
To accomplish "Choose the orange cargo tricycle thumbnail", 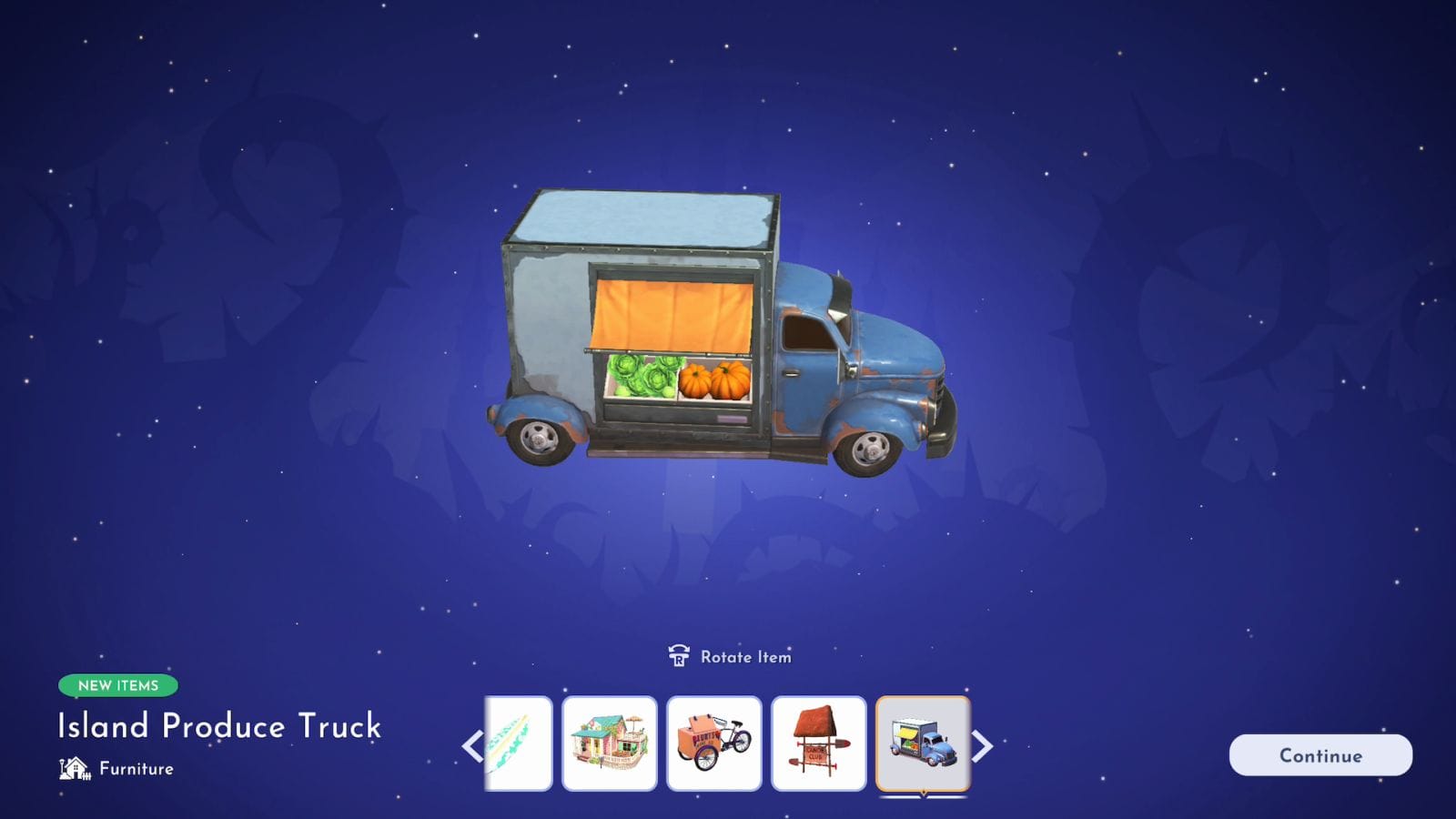I will point(714,743).
